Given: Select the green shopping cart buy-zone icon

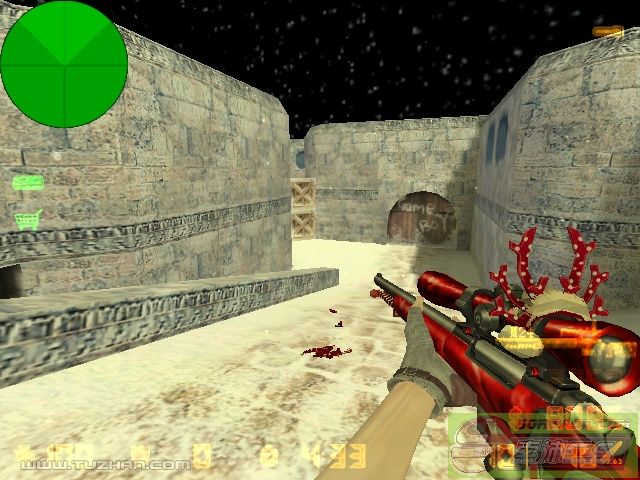Looking at the screenshot, I should point(28,219).
